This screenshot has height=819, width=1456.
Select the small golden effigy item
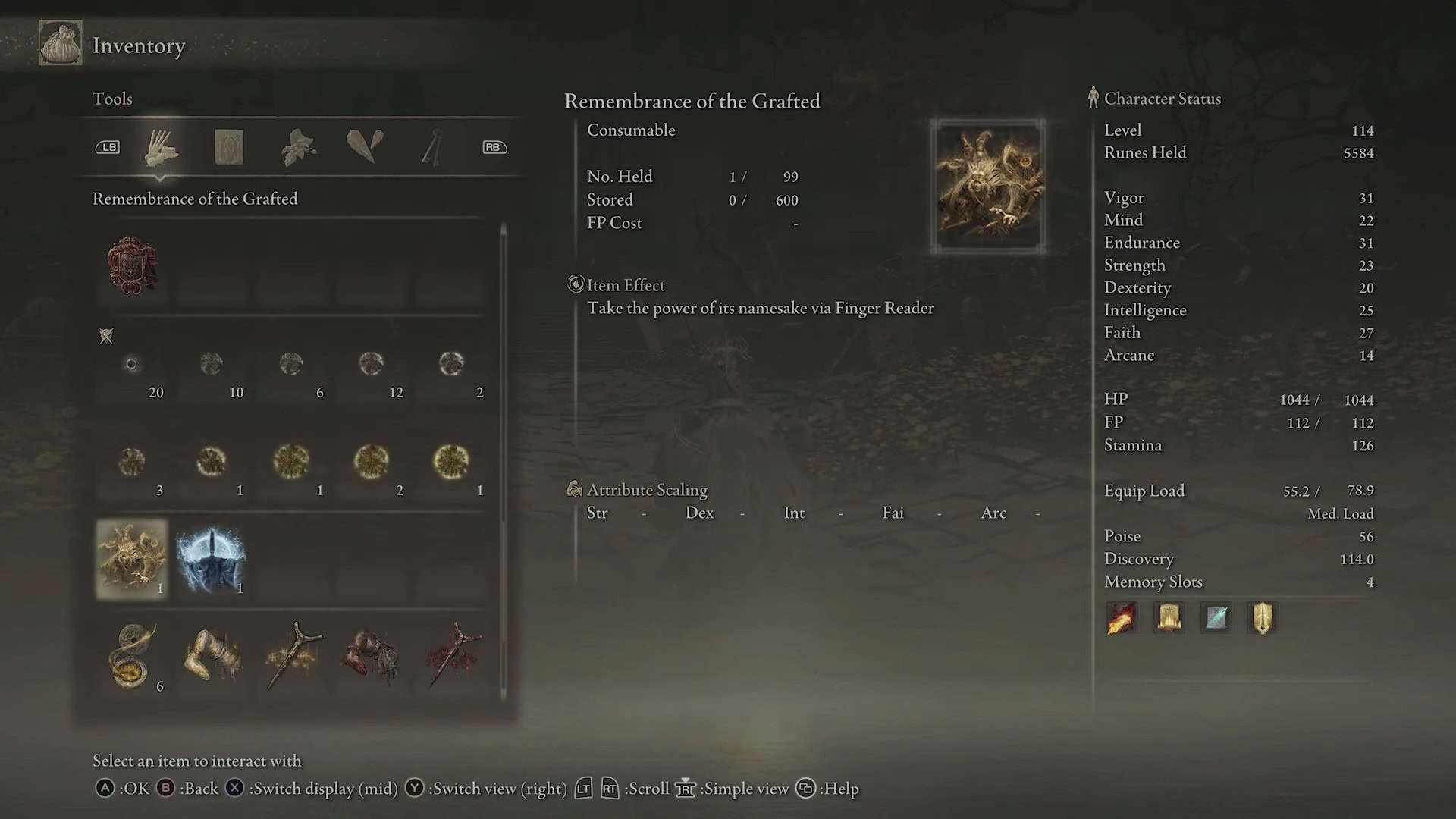293,657
